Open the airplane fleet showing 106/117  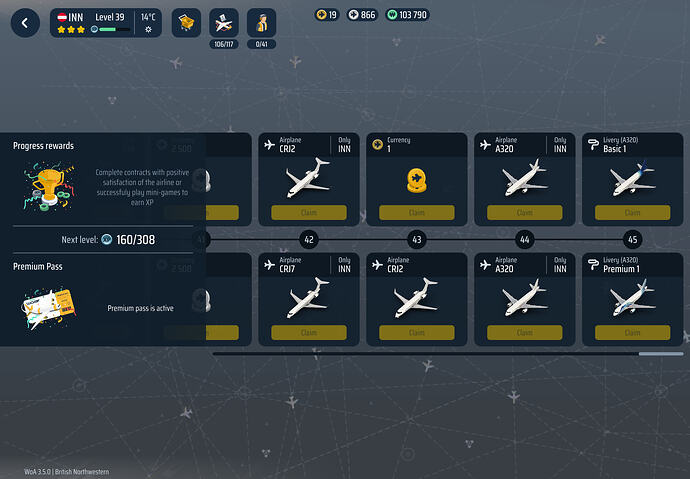coord(223,23)
